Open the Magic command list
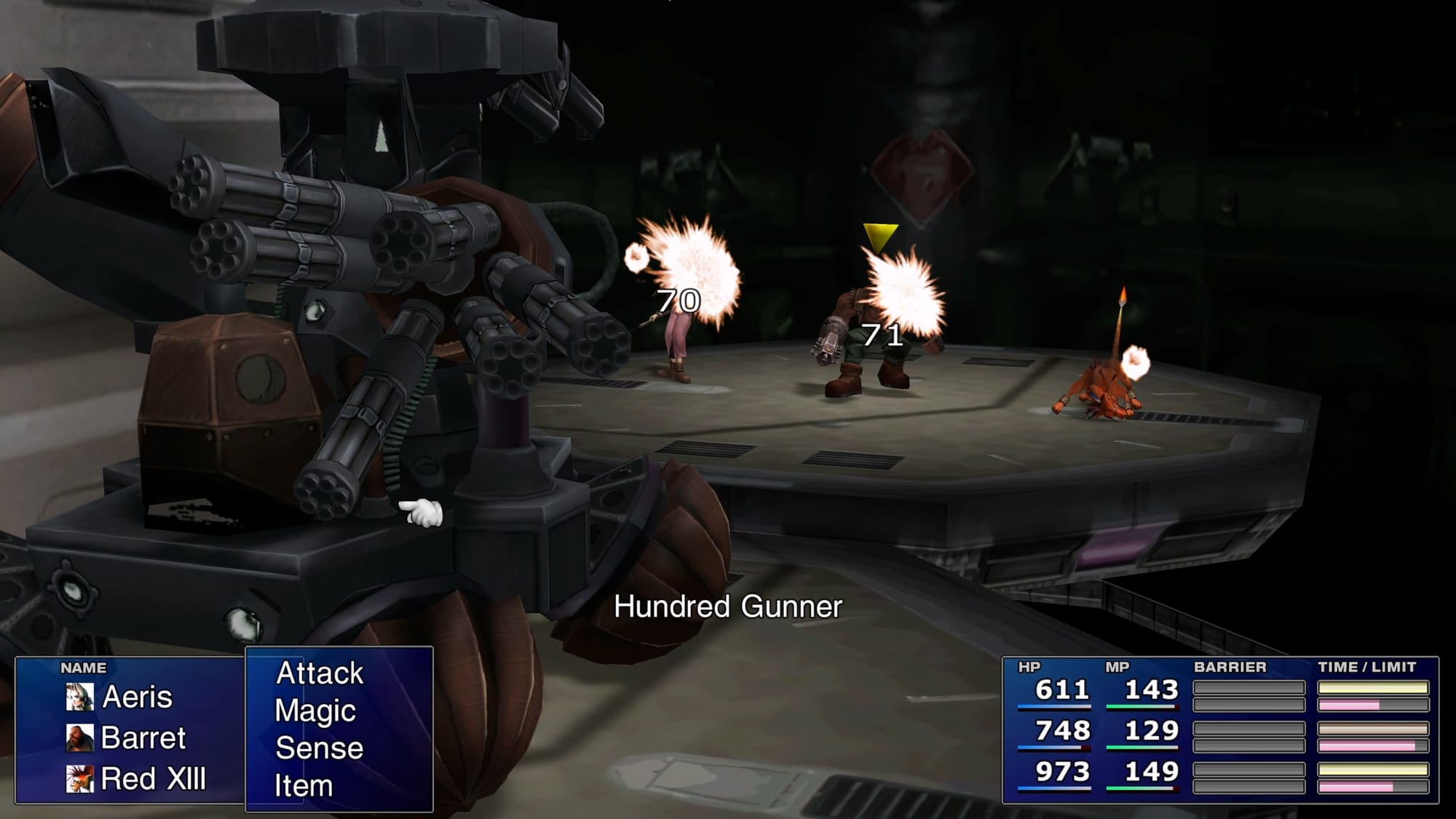 tap(315, 711)
